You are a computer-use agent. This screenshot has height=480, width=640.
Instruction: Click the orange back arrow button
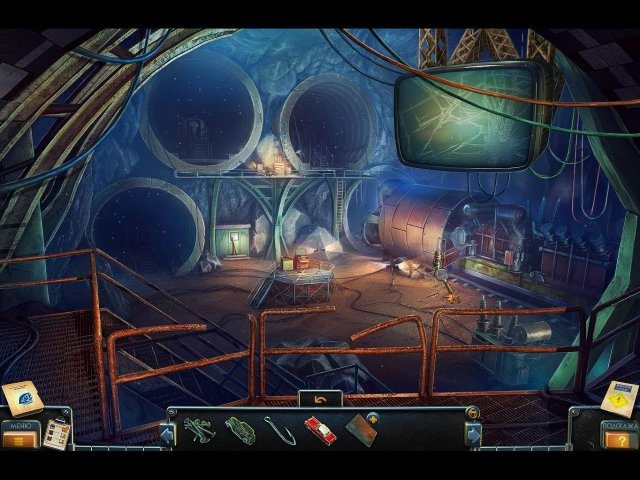tap(320, 399)
